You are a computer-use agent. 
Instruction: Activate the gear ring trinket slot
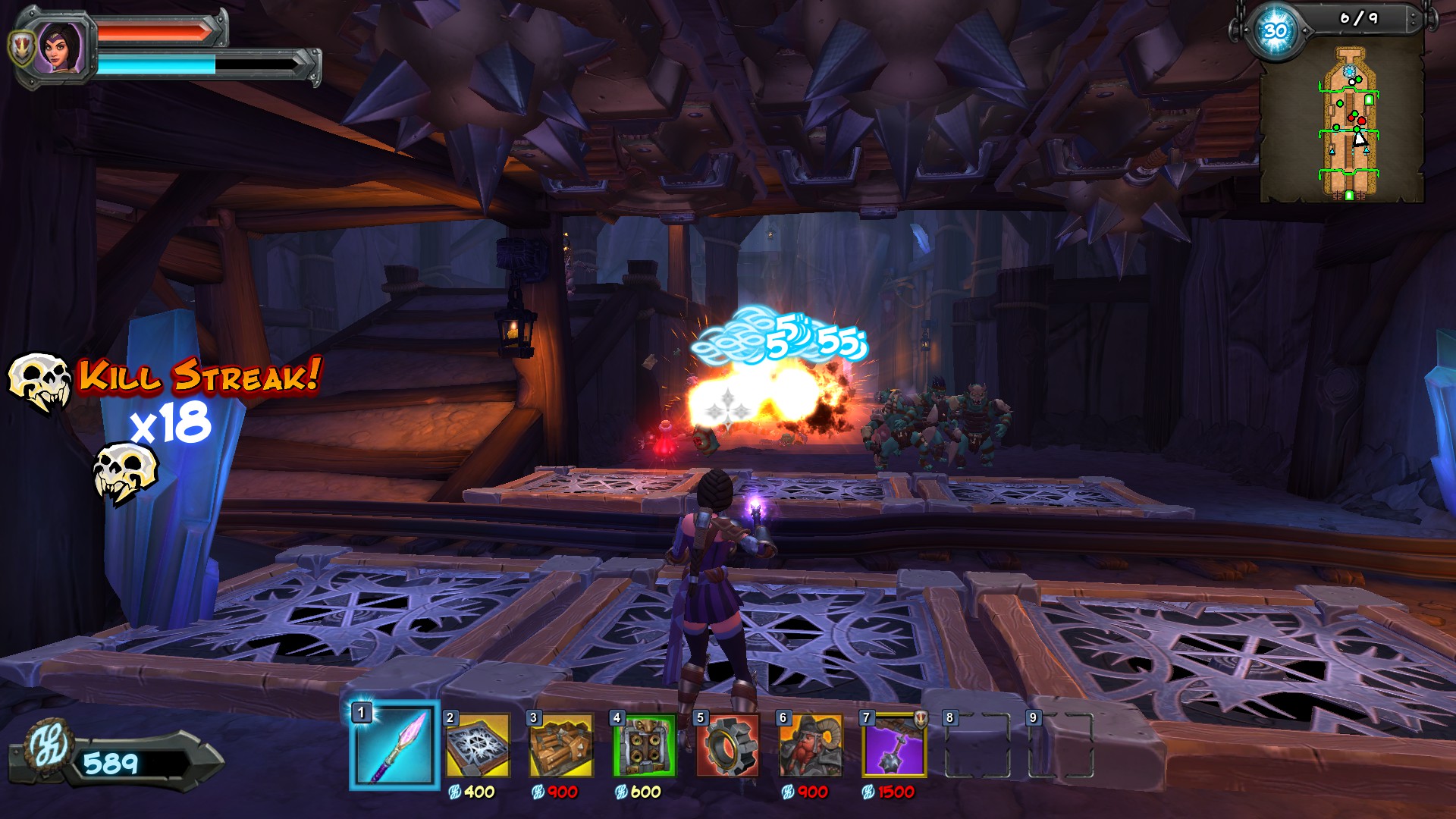(728, 746)
